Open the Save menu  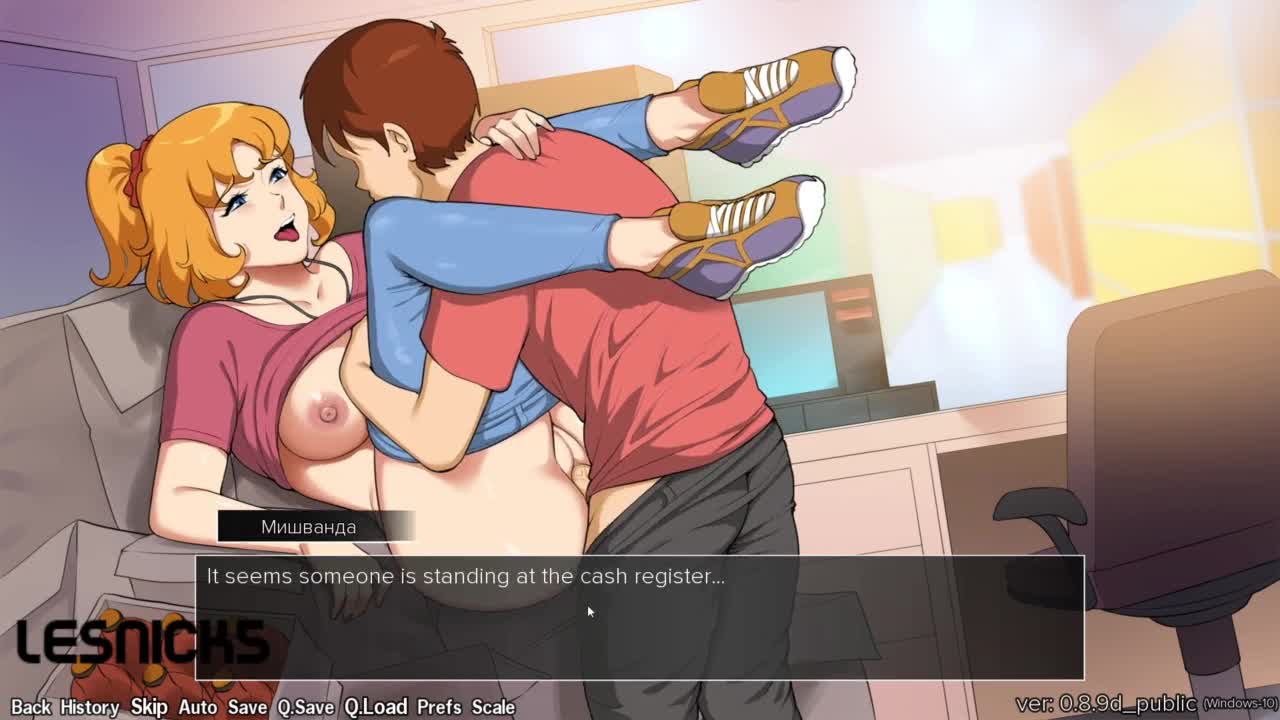(247, 706)
